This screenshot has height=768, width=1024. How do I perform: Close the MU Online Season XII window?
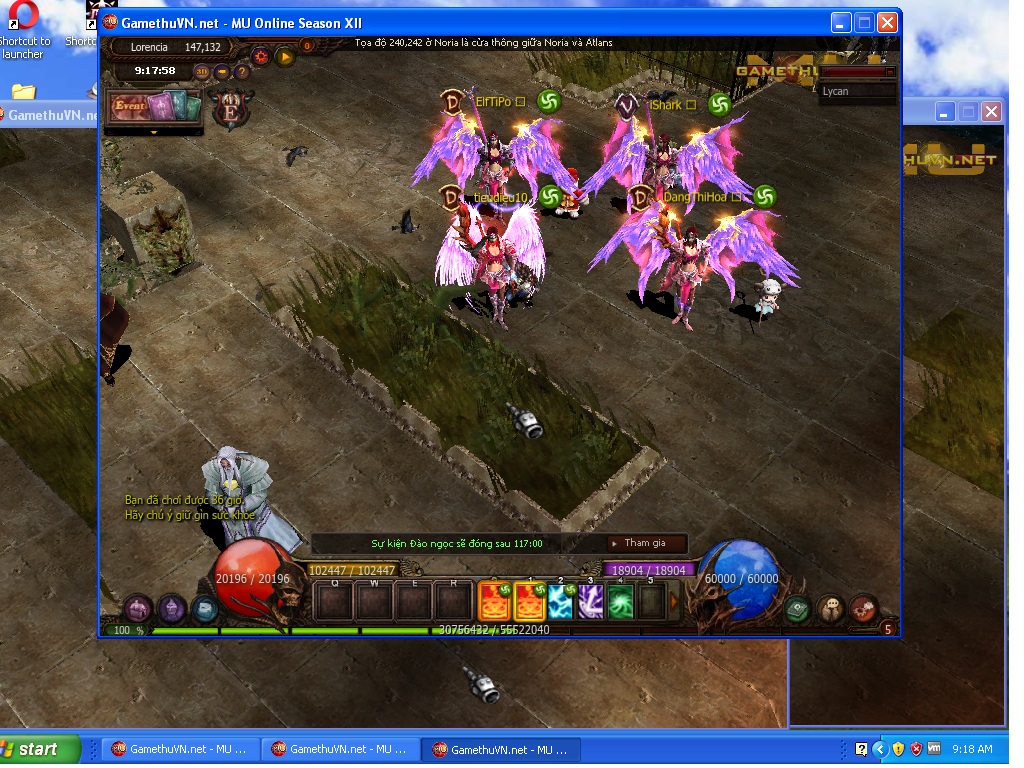click(x=887, y=23)
